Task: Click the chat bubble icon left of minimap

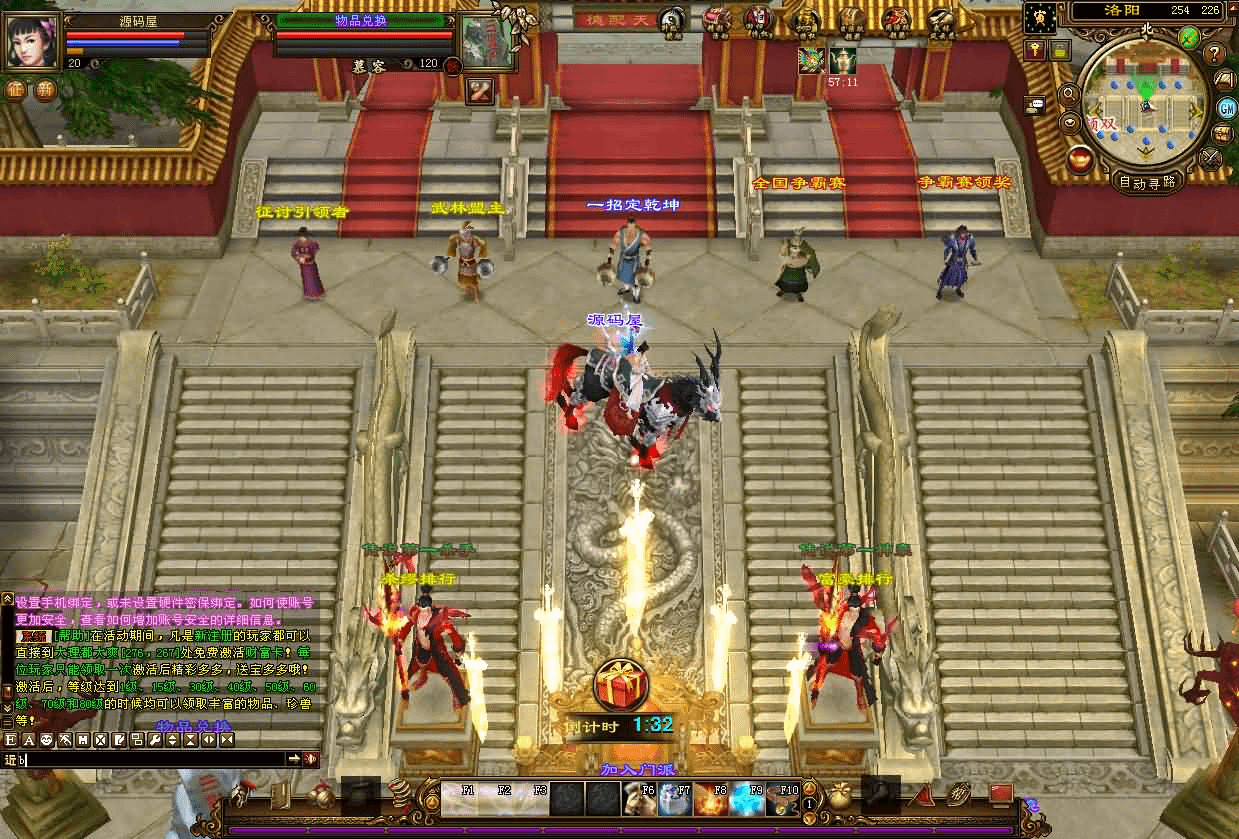Action: point(1035,103)
